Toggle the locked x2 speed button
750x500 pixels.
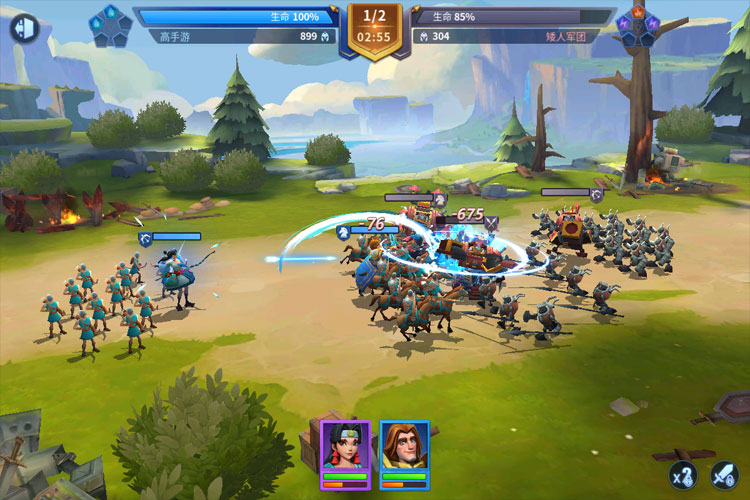[683, 475]
